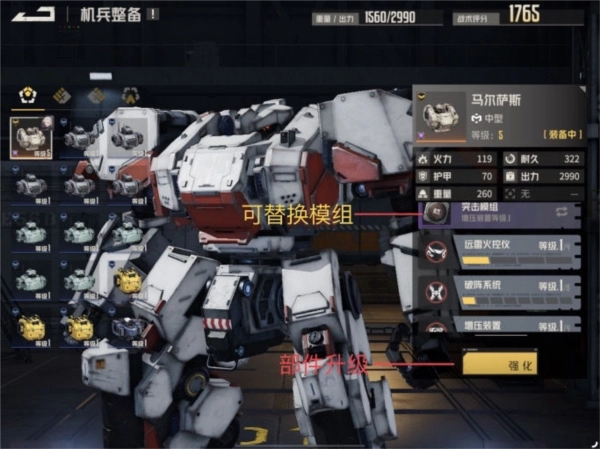600x449 pixels.
Task: Click the back arrow in the top-left corner
Action: [x=35, y=13]
